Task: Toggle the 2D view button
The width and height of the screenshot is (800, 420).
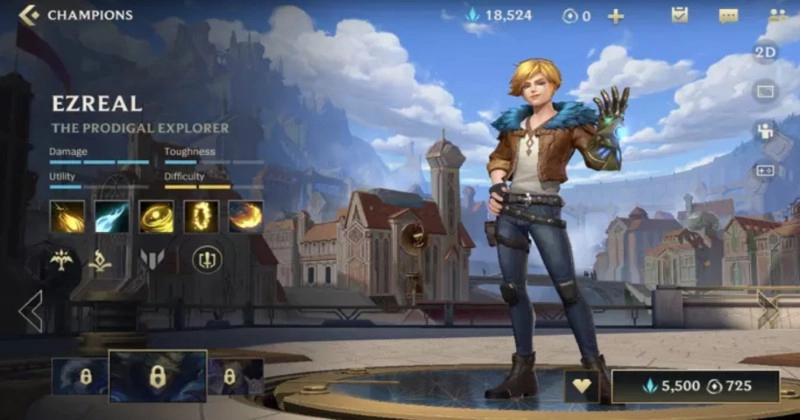Action: [766, 54]
